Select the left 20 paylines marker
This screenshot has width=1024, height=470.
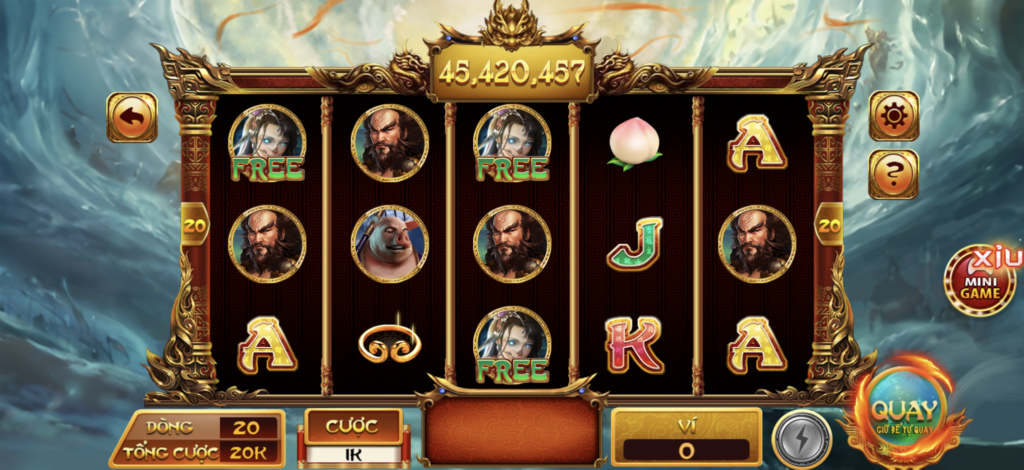(195, 226)
